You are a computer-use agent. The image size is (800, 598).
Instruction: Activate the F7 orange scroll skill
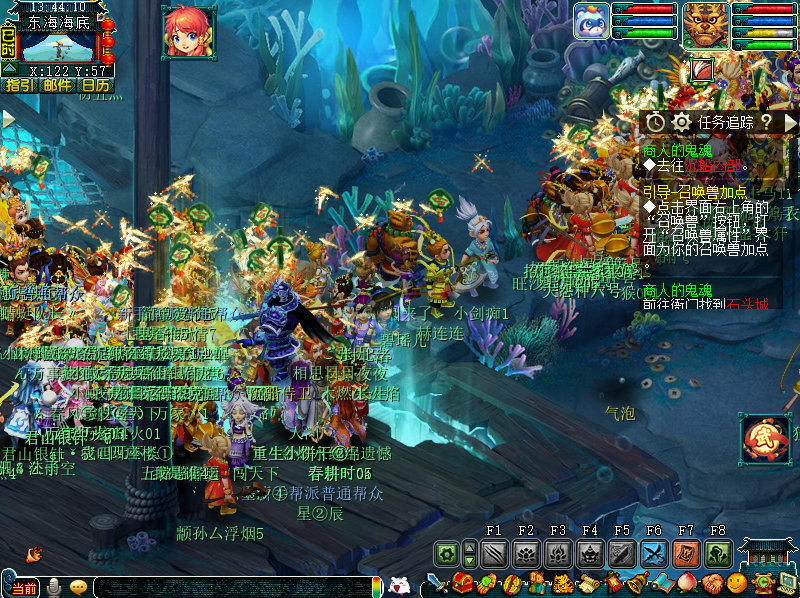(686, 553)
